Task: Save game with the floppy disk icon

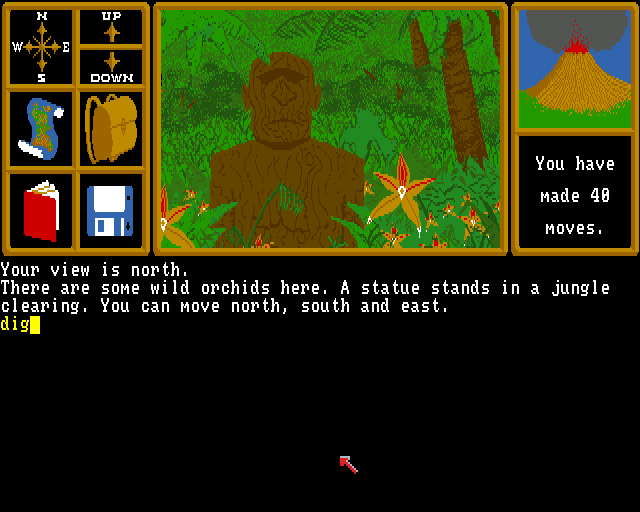Action: point(111,210)
